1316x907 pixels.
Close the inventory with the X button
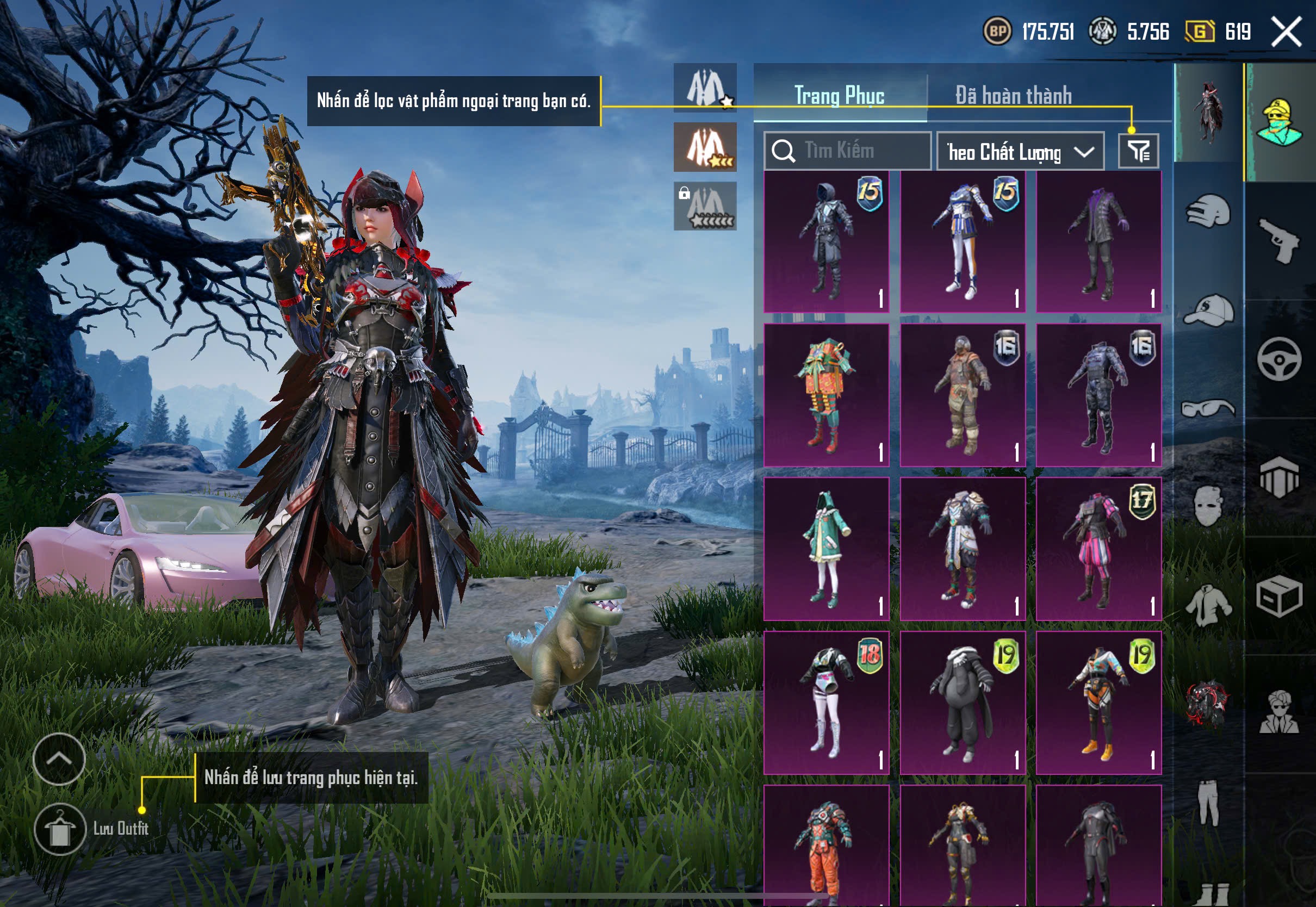tap(1287, 31)
